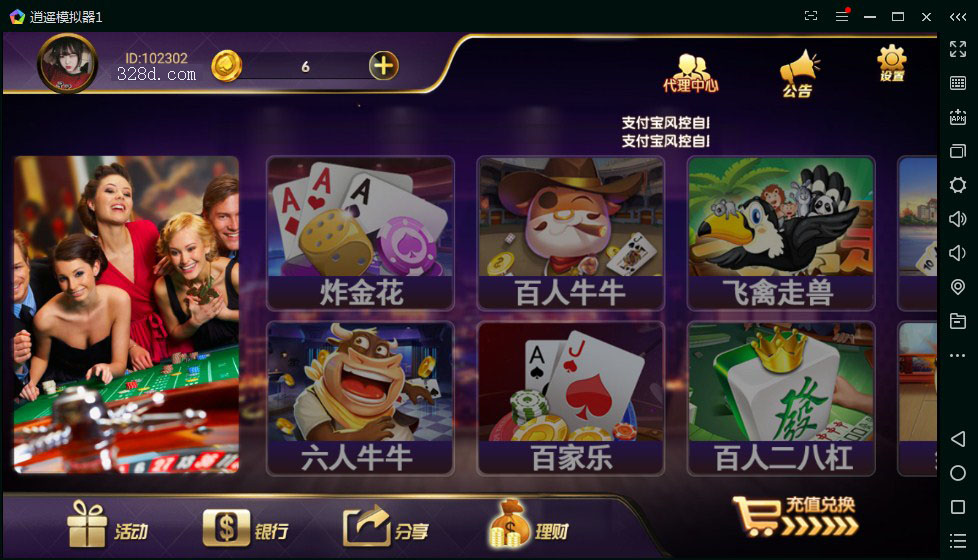Go to 充值兑换 recharge and exchange
Image resolution: width=978 pixels, height=560 pixels.
[x=795, y=516]
